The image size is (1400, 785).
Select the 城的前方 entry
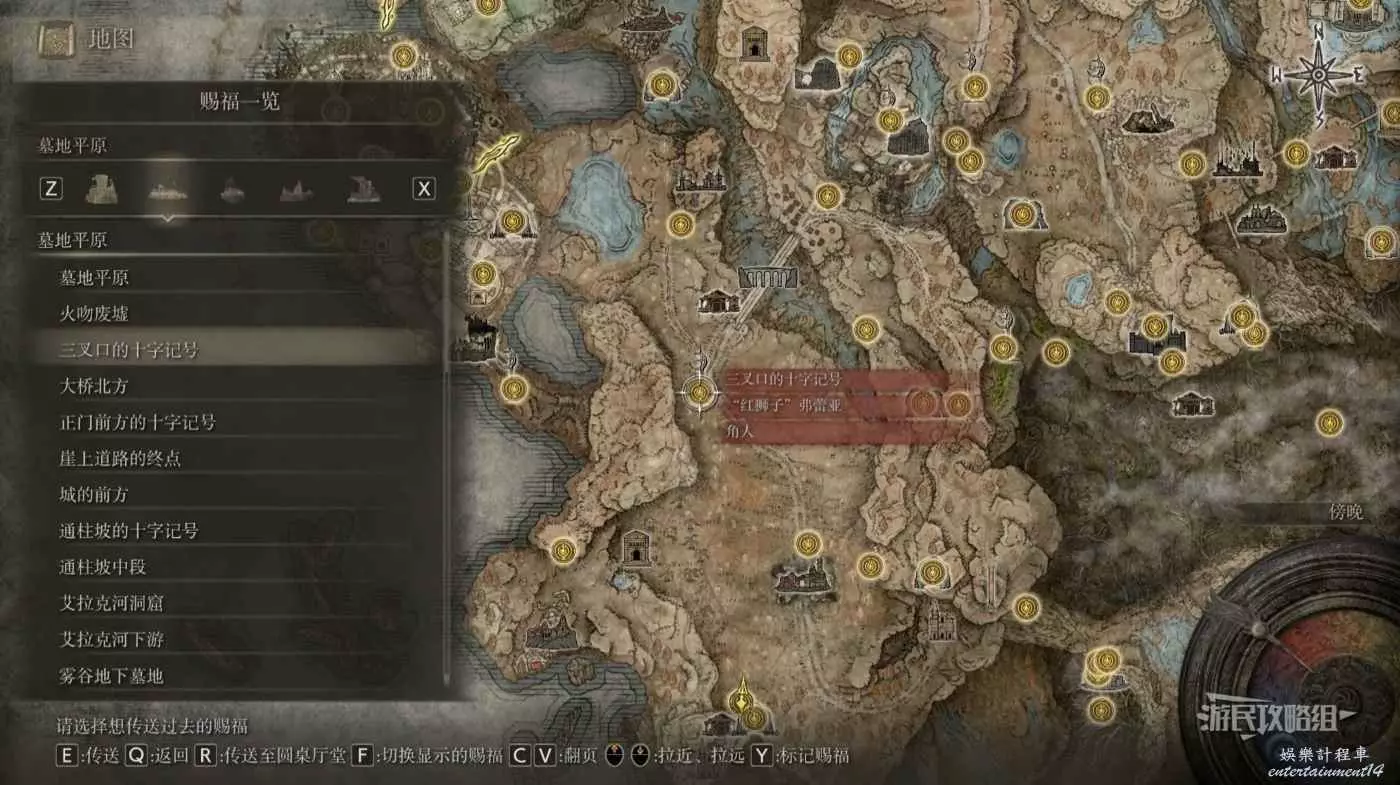pos(94,495)
